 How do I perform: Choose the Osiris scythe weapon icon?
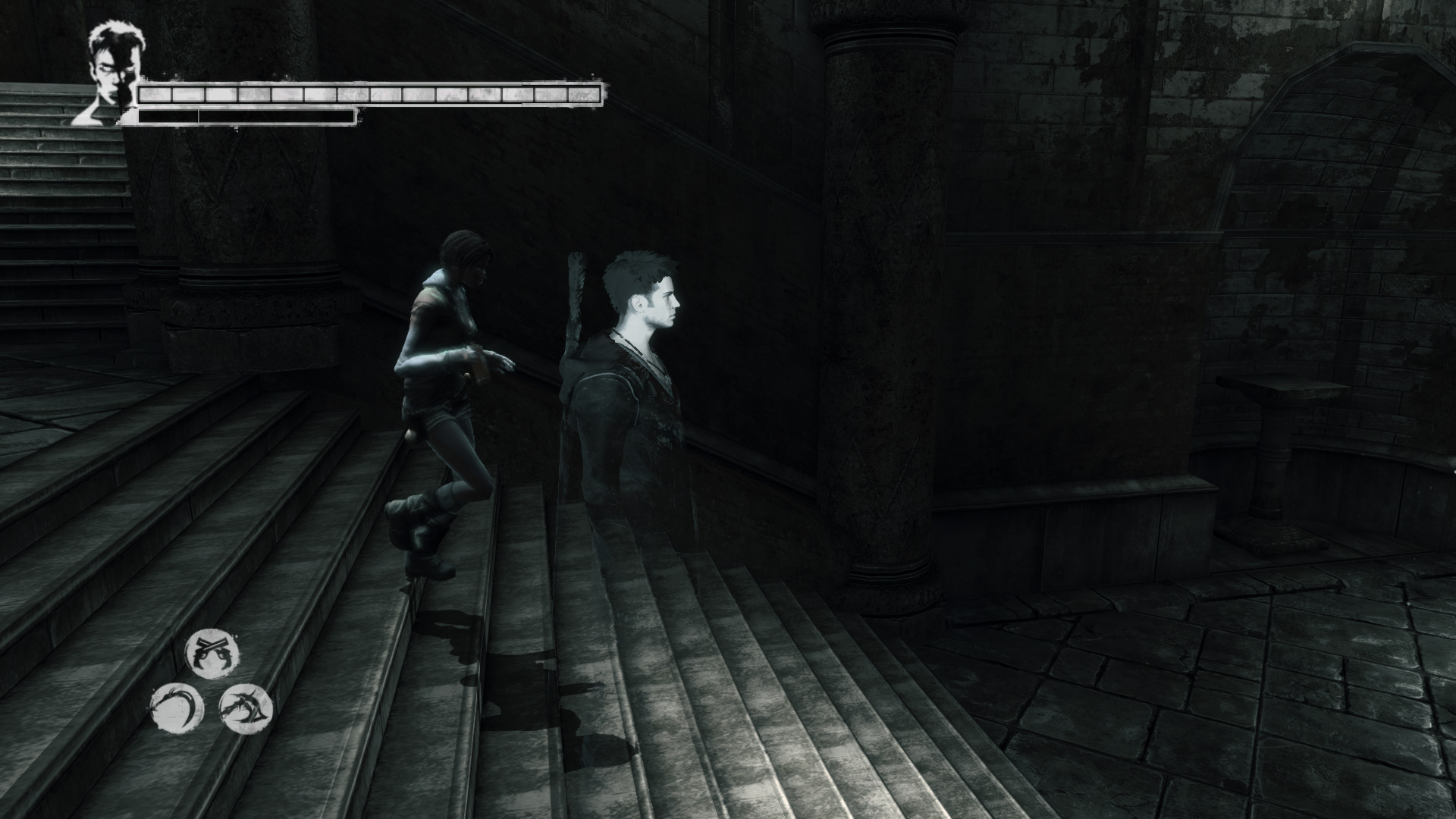point(177,708)
